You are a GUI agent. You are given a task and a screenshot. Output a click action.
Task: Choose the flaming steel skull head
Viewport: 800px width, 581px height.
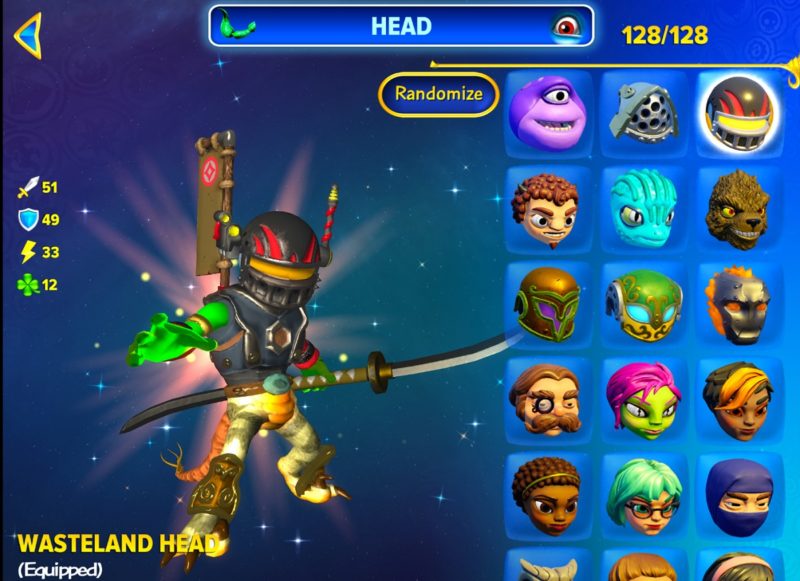[x=738, y=300]
